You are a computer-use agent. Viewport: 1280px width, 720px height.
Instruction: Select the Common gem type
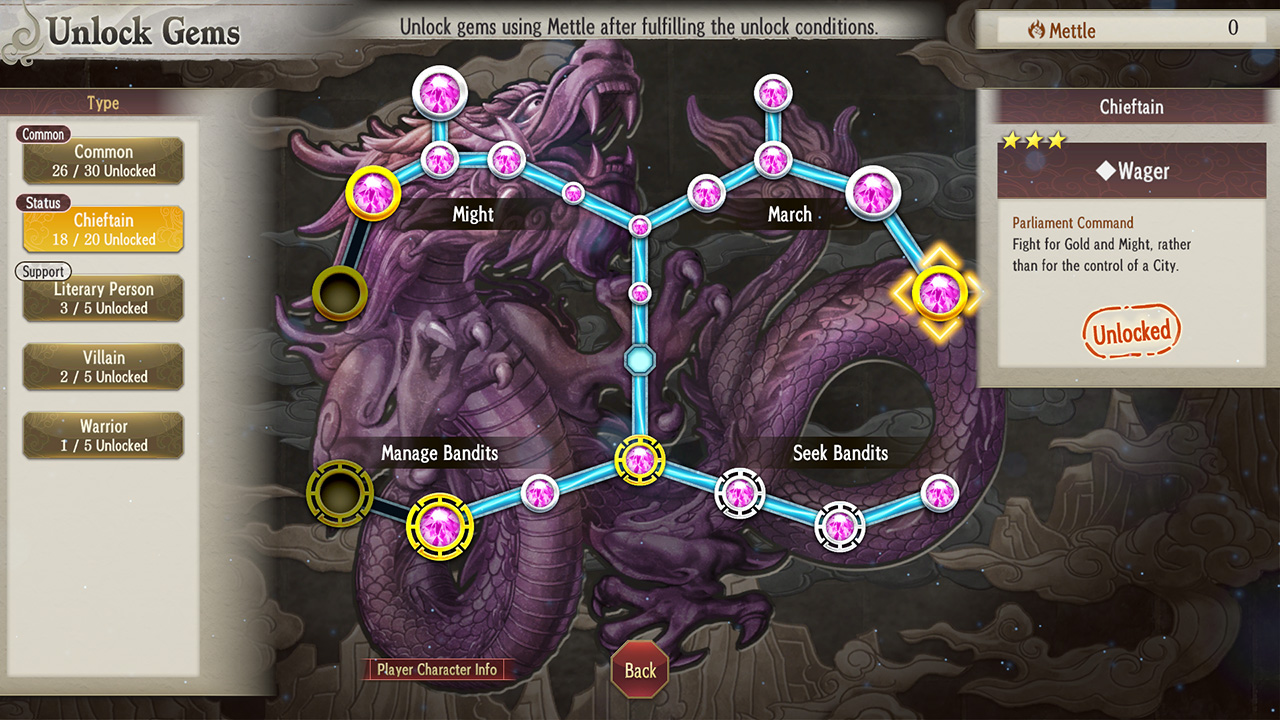(103, 161)
